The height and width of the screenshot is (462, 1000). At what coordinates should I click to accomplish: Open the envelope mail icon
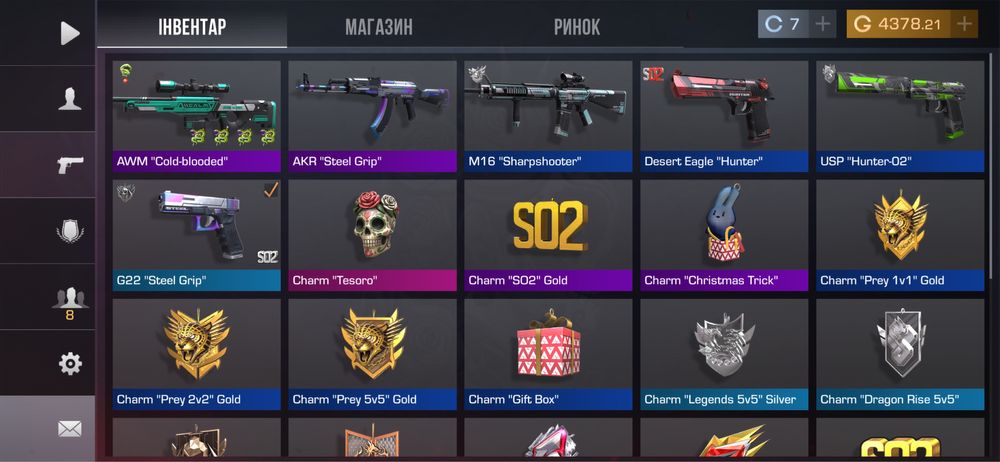pyautogui.click(x=69, y=428)
